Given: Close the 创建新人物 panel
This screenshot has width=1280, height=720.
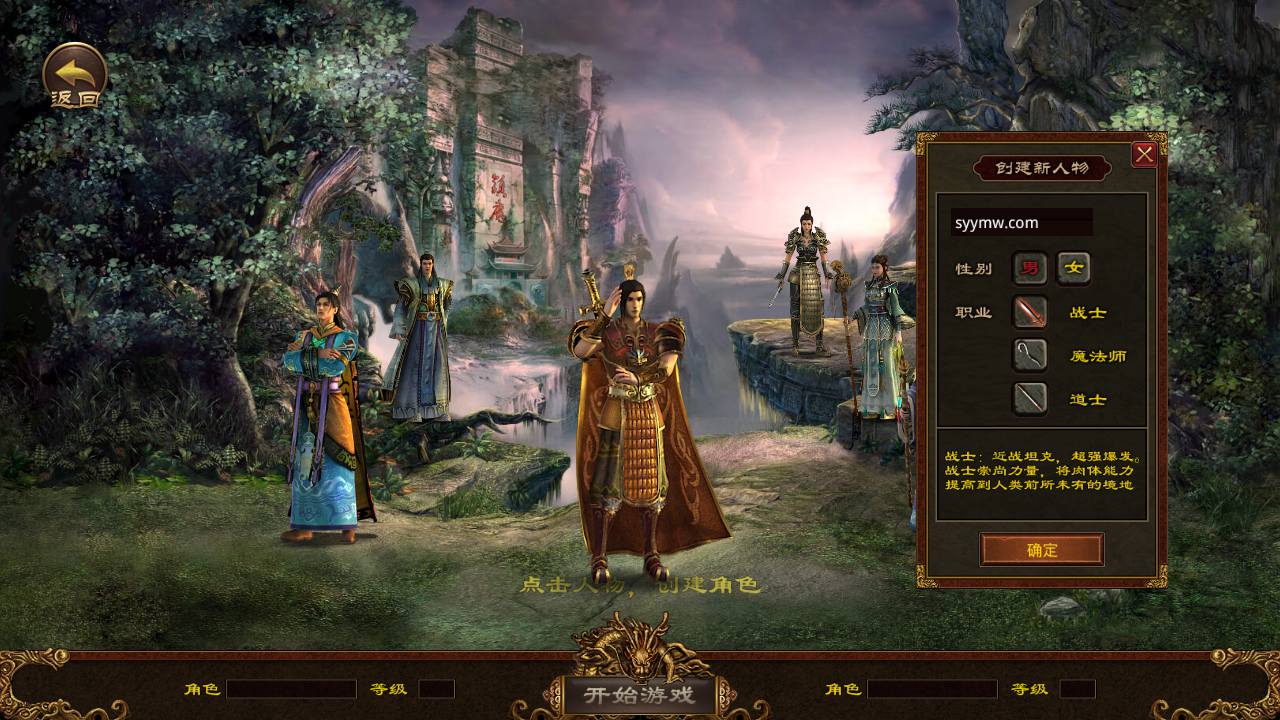Looking at the screenshot, I should tap(1144, 154).
